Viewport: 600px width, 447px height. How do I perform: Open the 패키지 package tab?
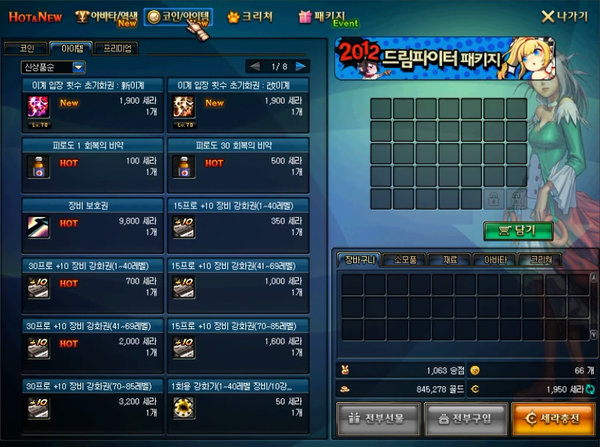(328, 16)
